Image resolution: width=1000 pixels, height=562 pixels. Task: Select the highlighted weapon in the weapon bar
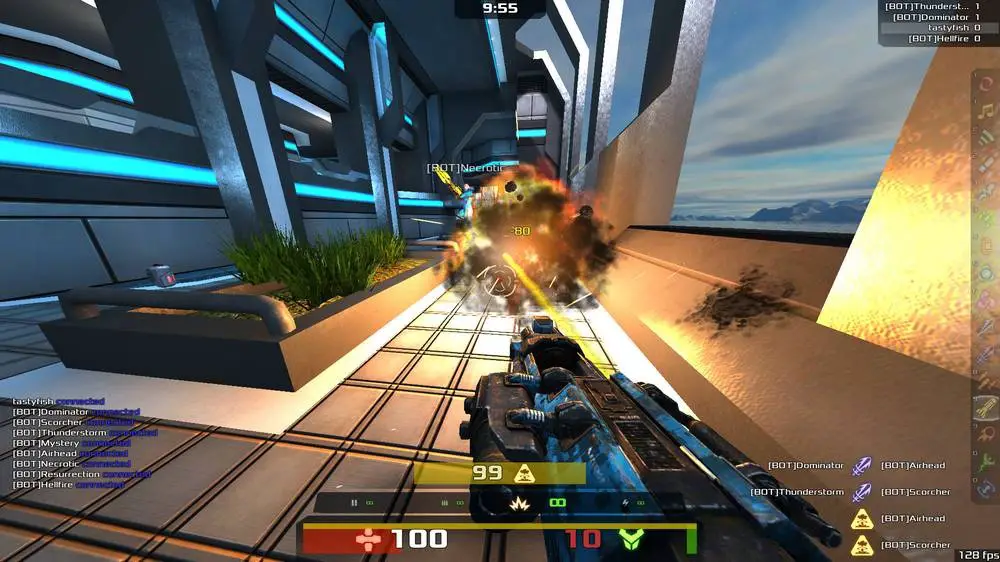pos(986,406)
